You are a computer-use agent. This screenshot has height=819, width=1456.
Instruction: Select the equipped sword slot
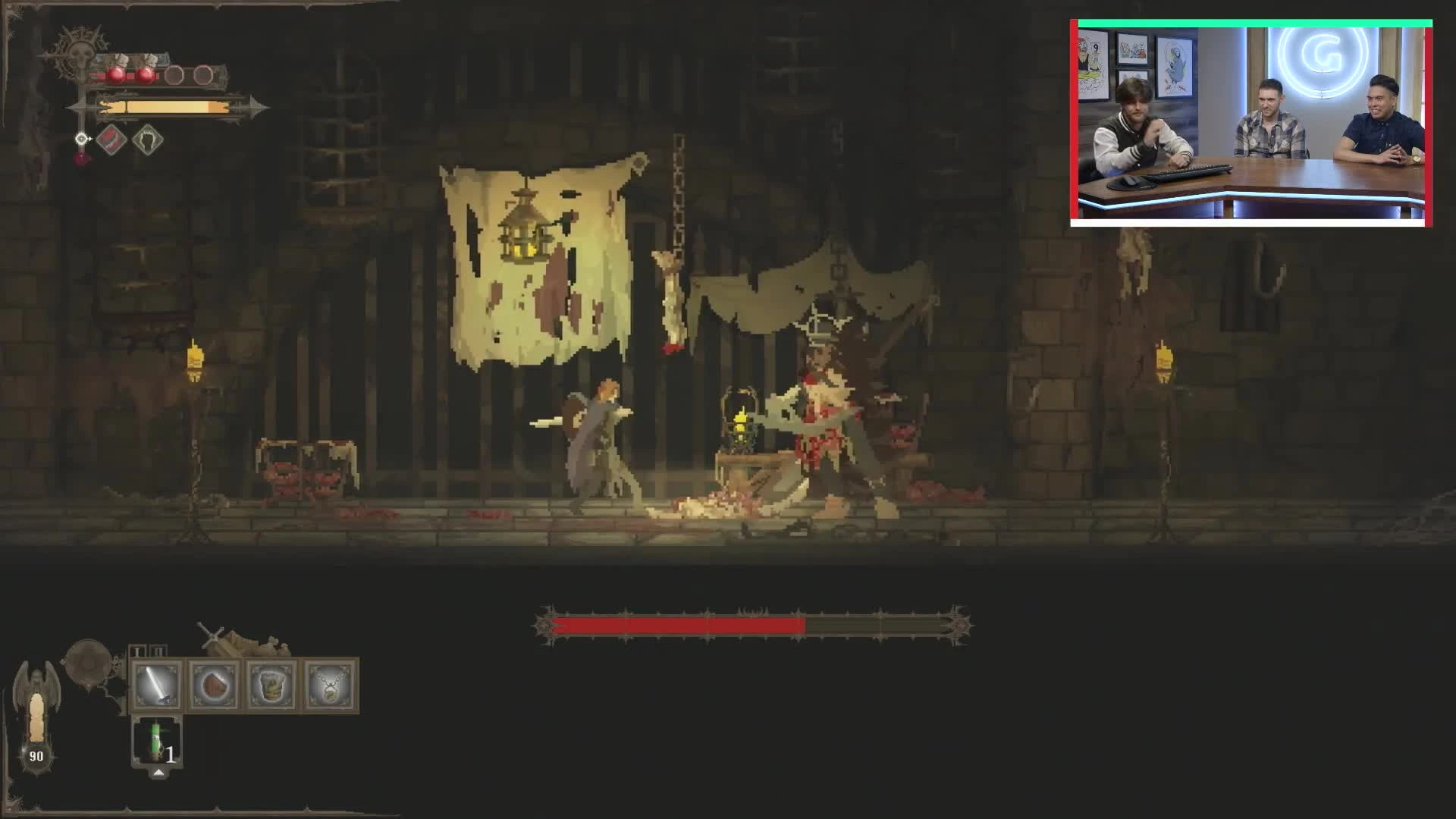(x=158, y=685)
